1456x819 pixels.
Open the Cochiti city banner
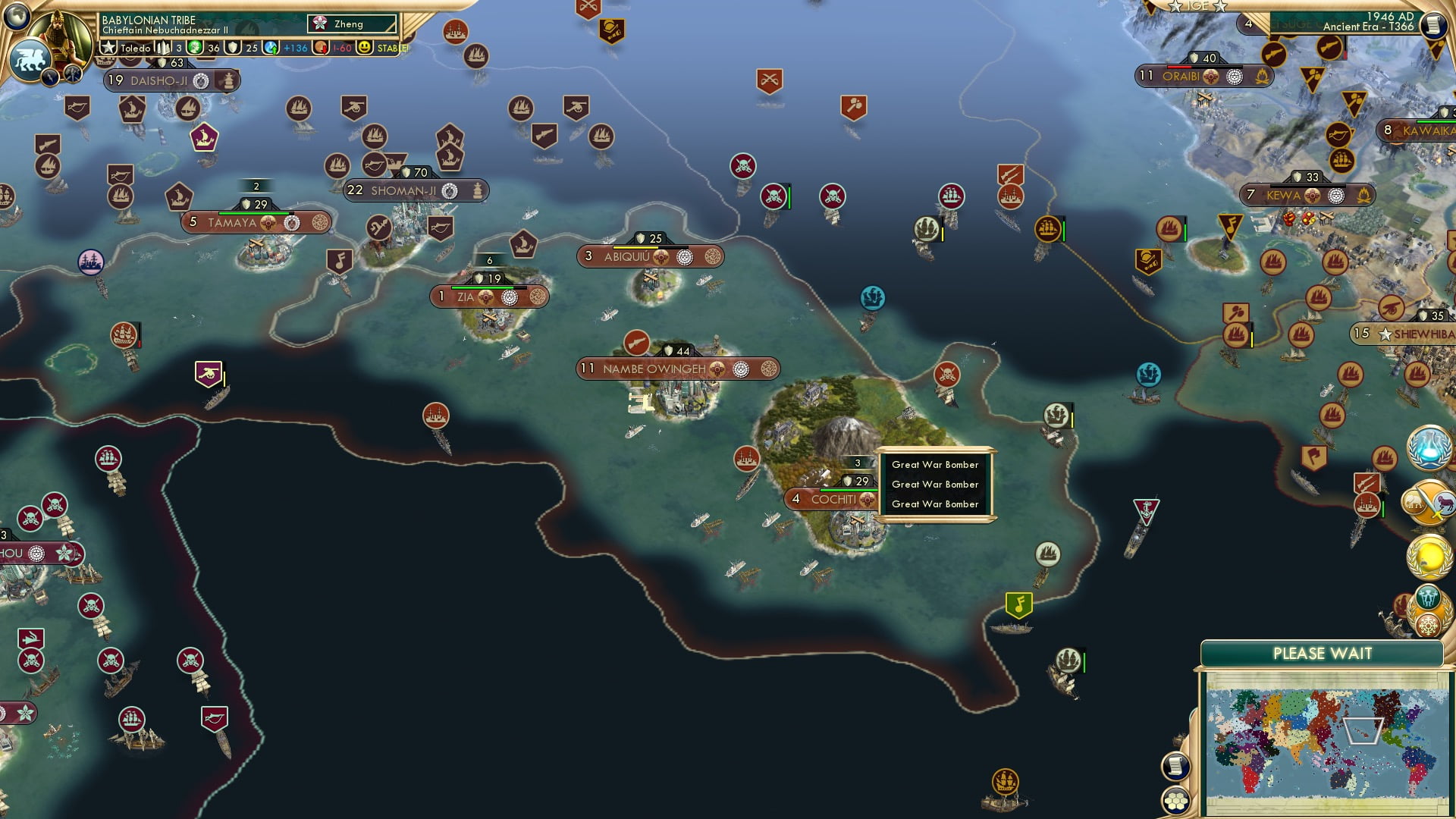click(x=833, y=499)
